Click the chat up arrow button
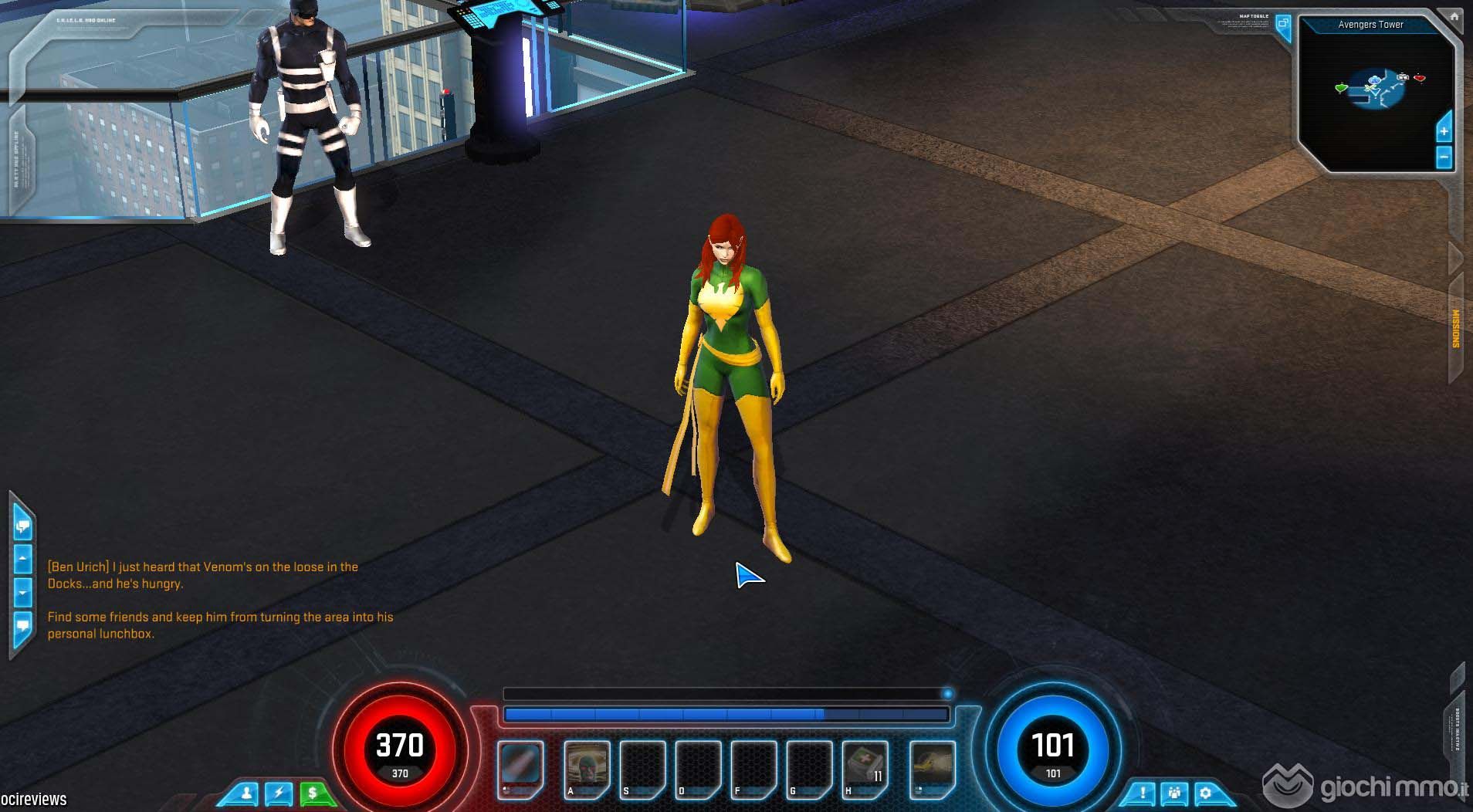The height and width of the screenshot is (812, 1473). 22,558
